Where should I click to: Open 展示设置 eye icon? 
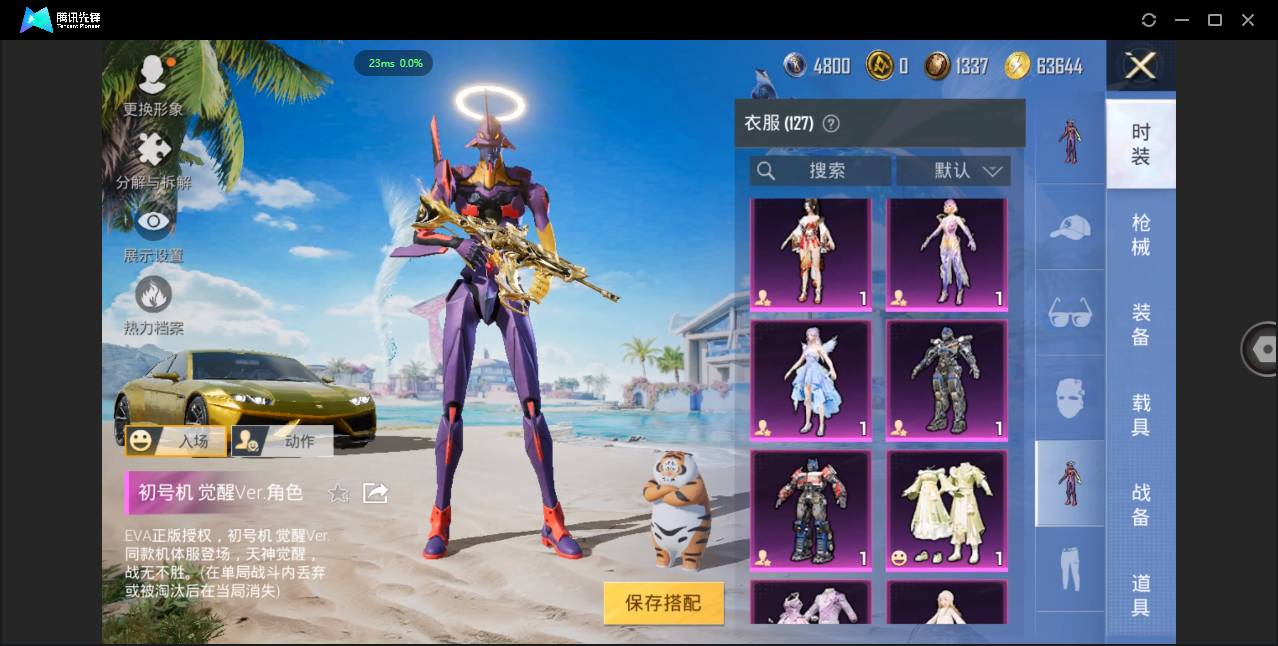tap(153, 232)
